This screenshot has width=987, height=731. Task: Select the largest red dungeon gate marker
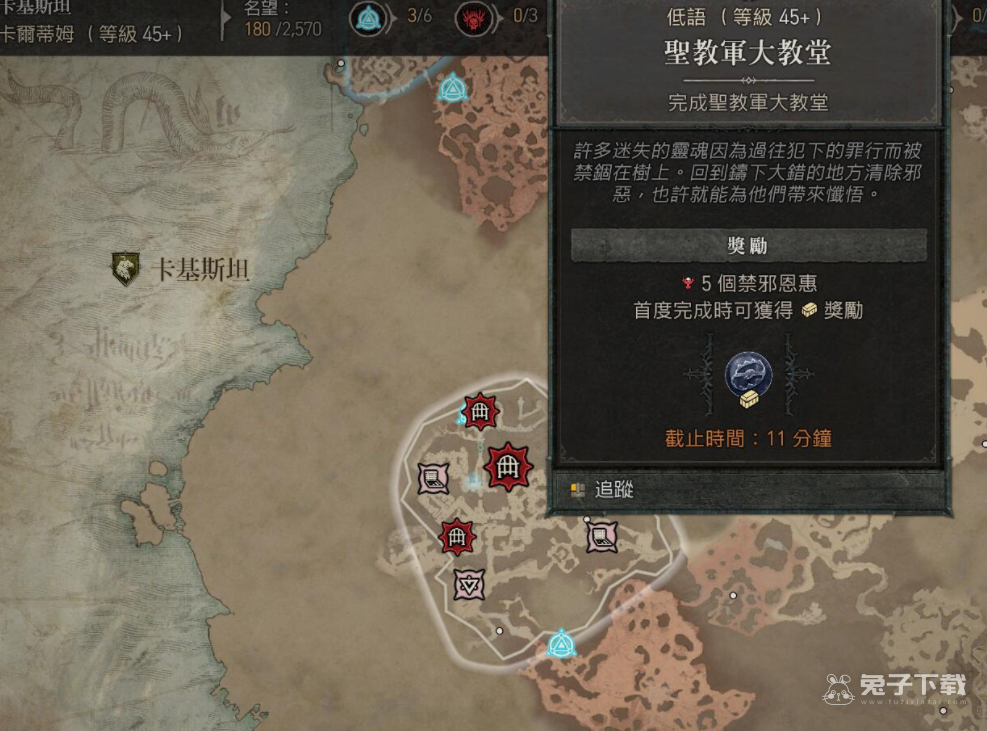[x=509, y=466]
